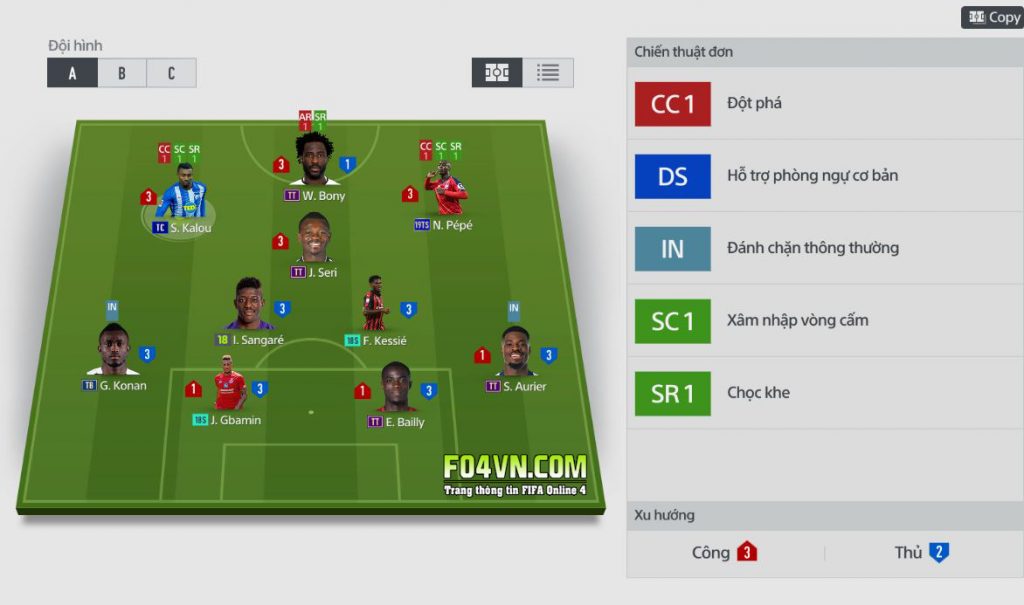The height and width of the screenshot is (605, 1024).
Task: Select striker W. Bony on the pitch
Action: tap(314, 161)
